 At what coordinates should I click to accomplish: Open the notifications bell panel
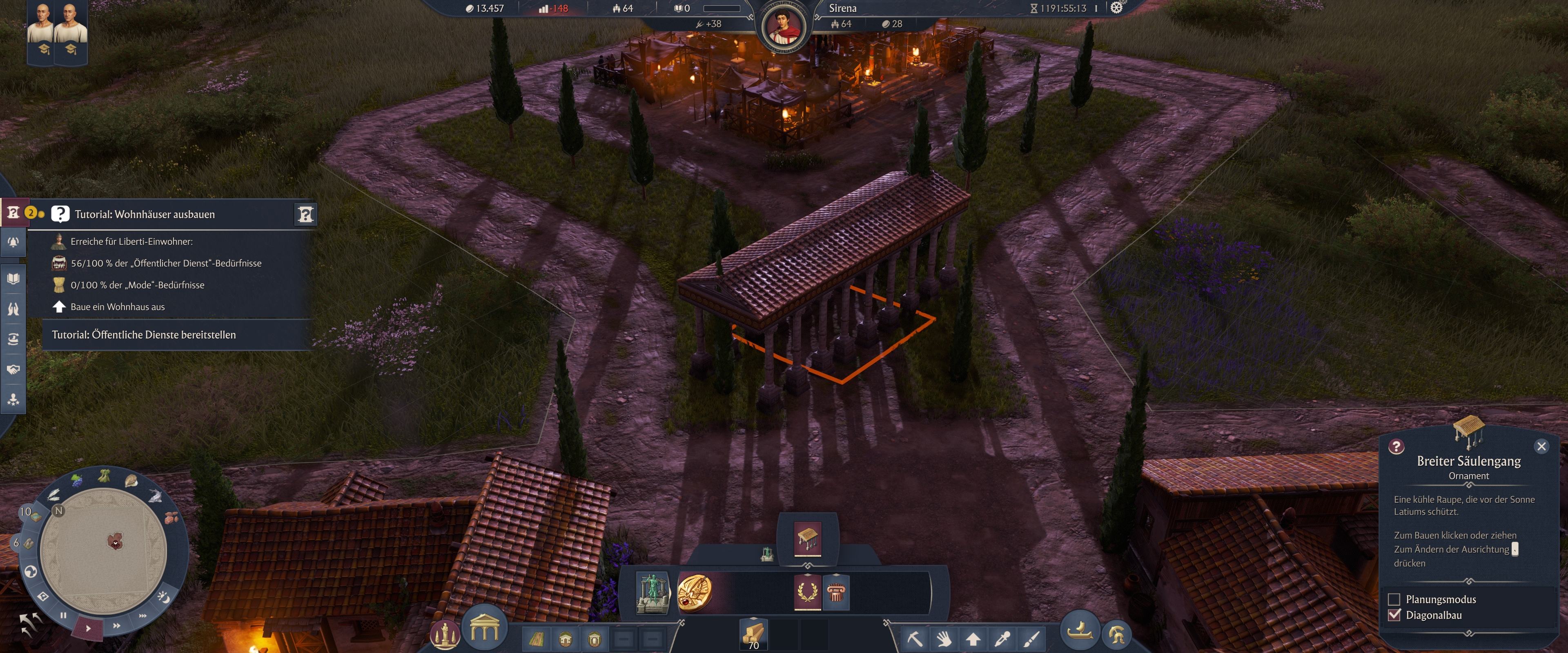click(13, 242)
